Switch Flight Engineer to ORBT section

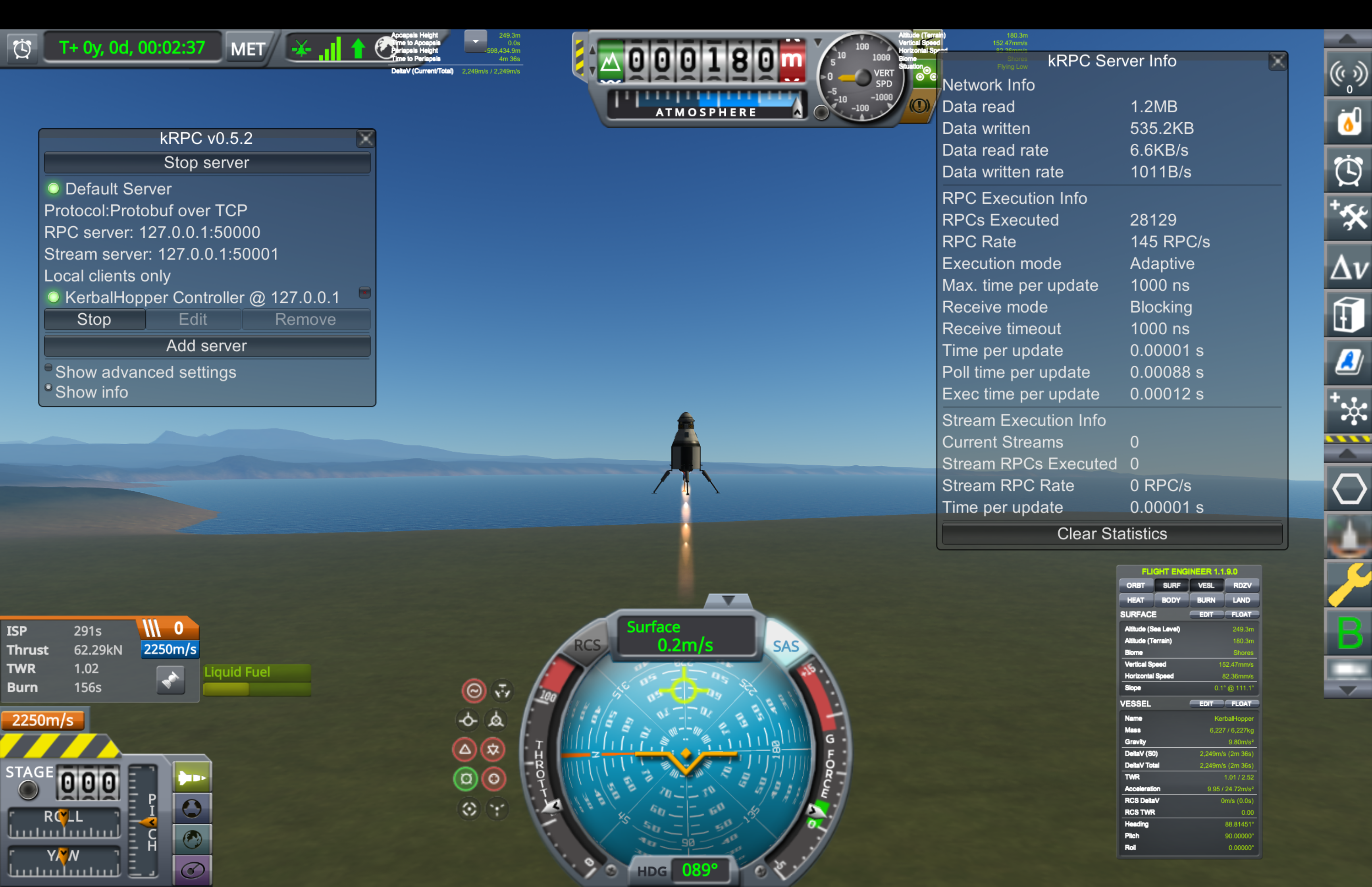pos(1135,586)
